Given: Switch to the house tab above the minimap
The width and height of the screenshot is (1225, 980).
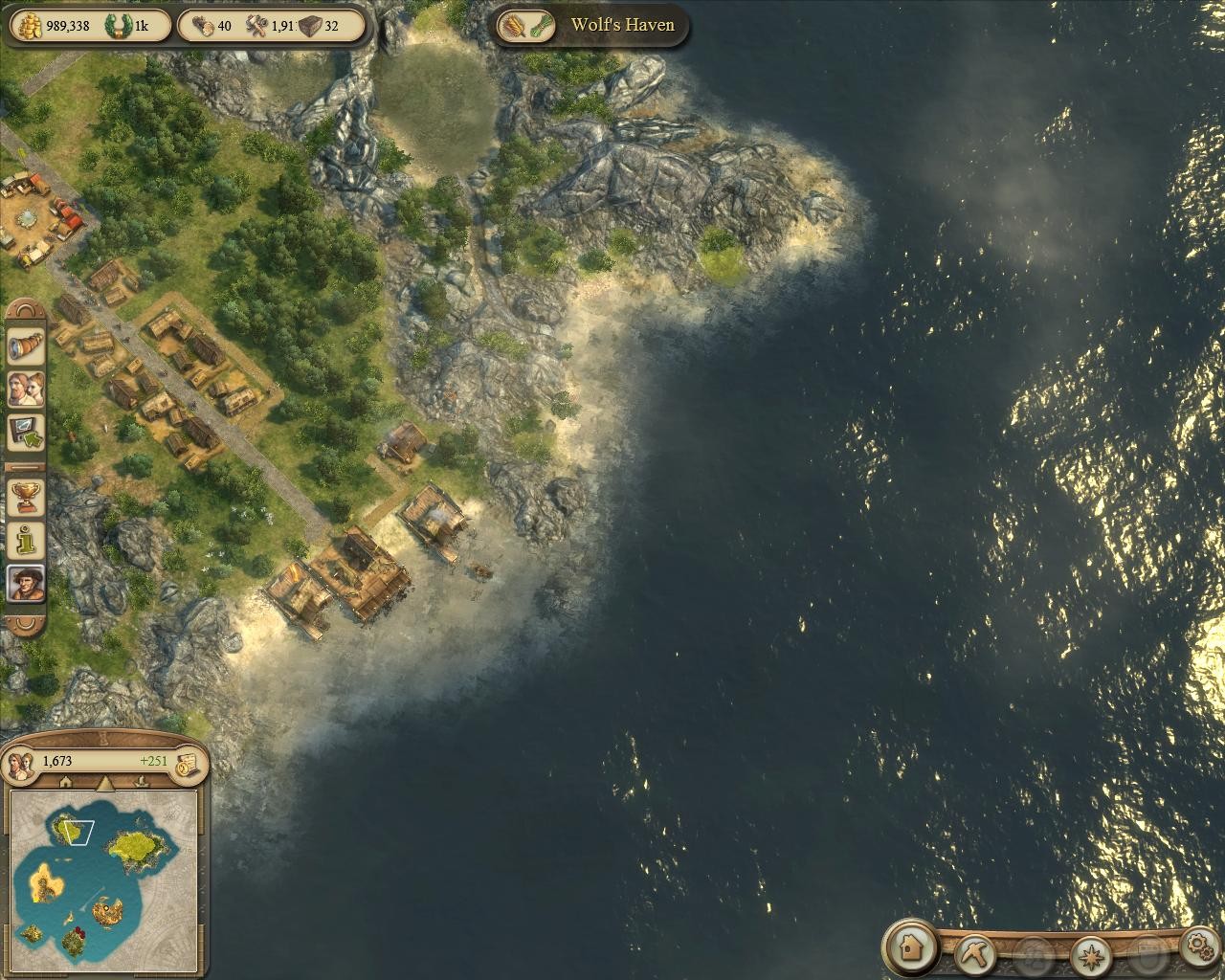Looking at the screenshot, I should (x=66, y=782).
